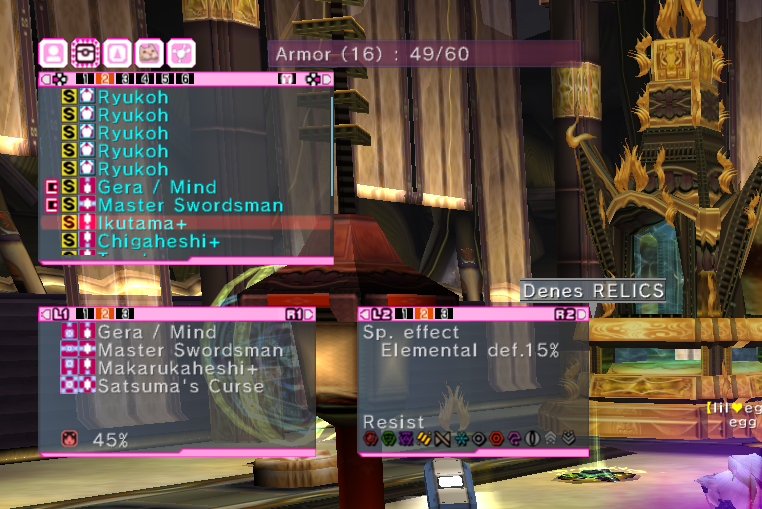Select the armor chest icon tab

85,52
